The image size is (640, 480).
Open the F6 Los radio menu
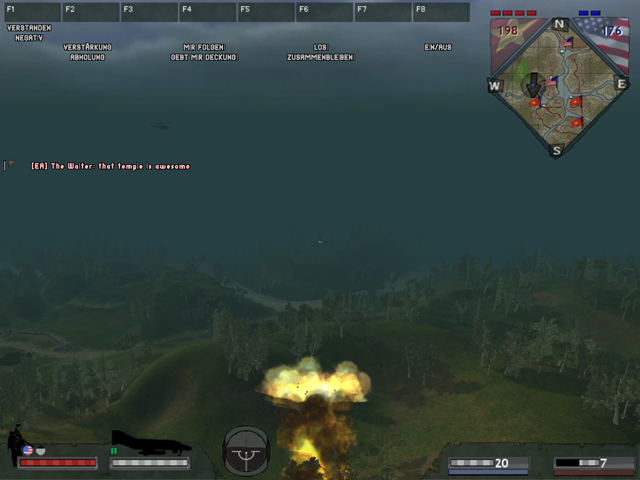pyautogui.click(x=323, y=12)
